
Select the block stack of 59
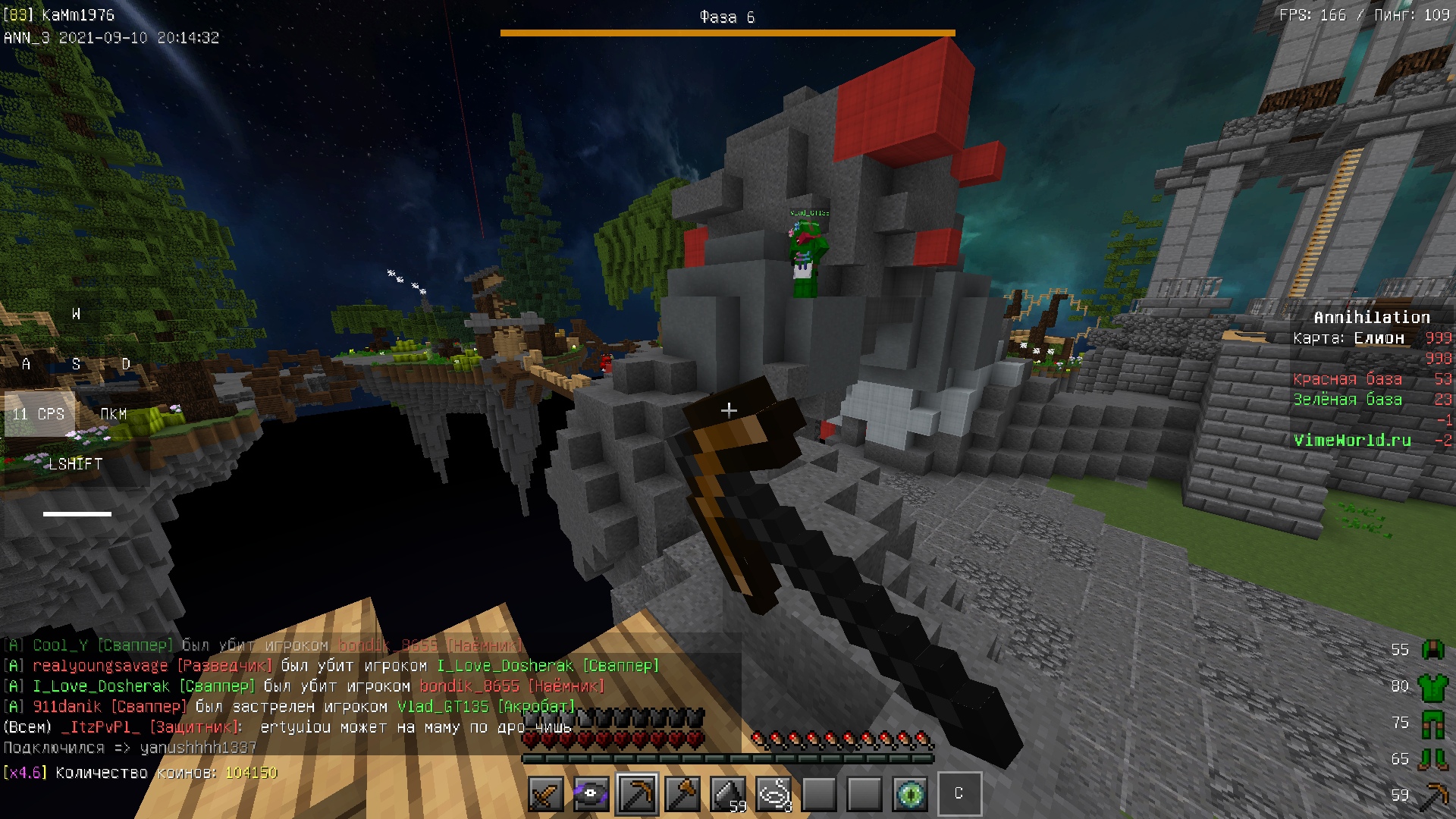pos(728,794)
